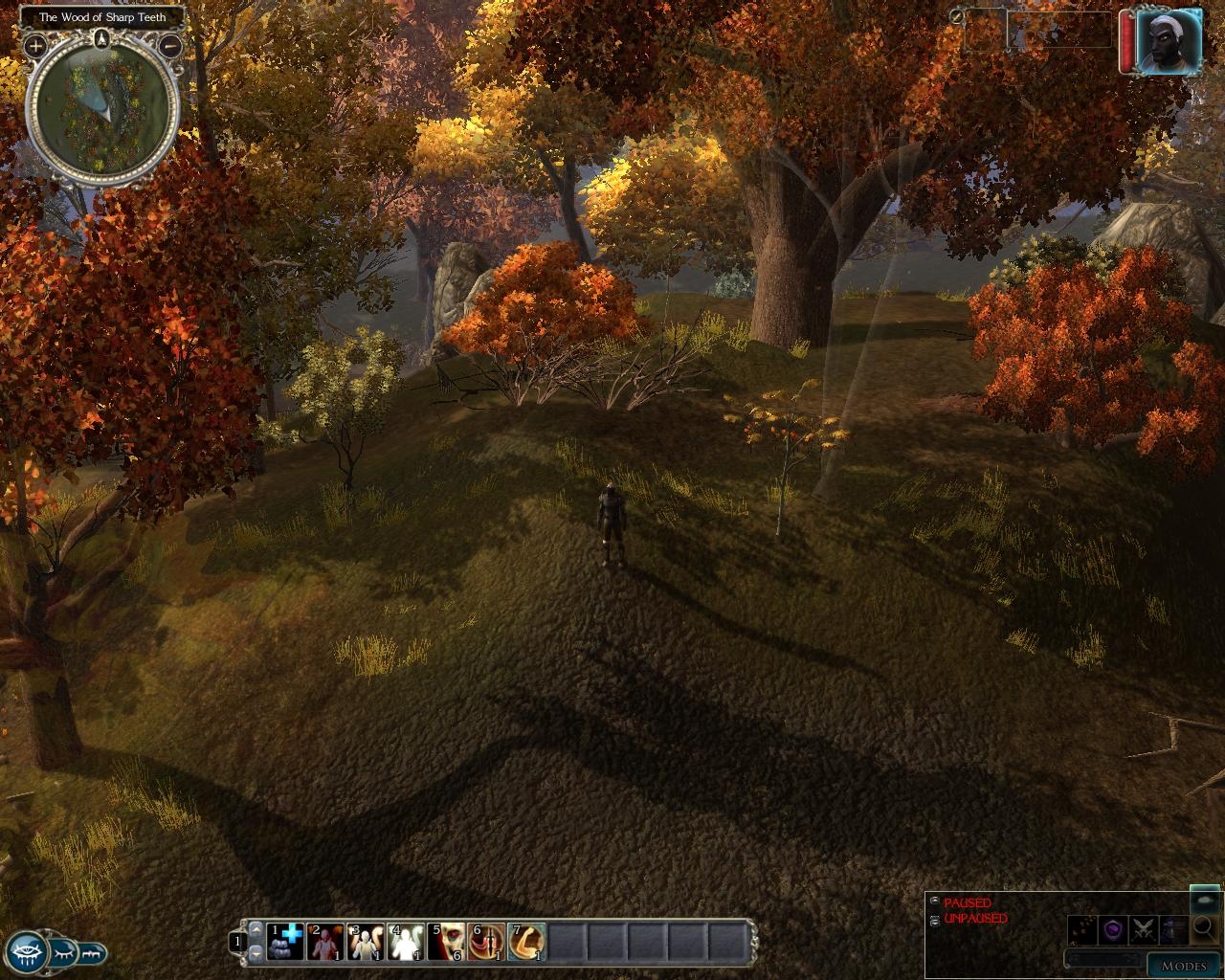1225x980 pixels.
Task: Activate the white figure ability in slot 3
Action: 367,941
